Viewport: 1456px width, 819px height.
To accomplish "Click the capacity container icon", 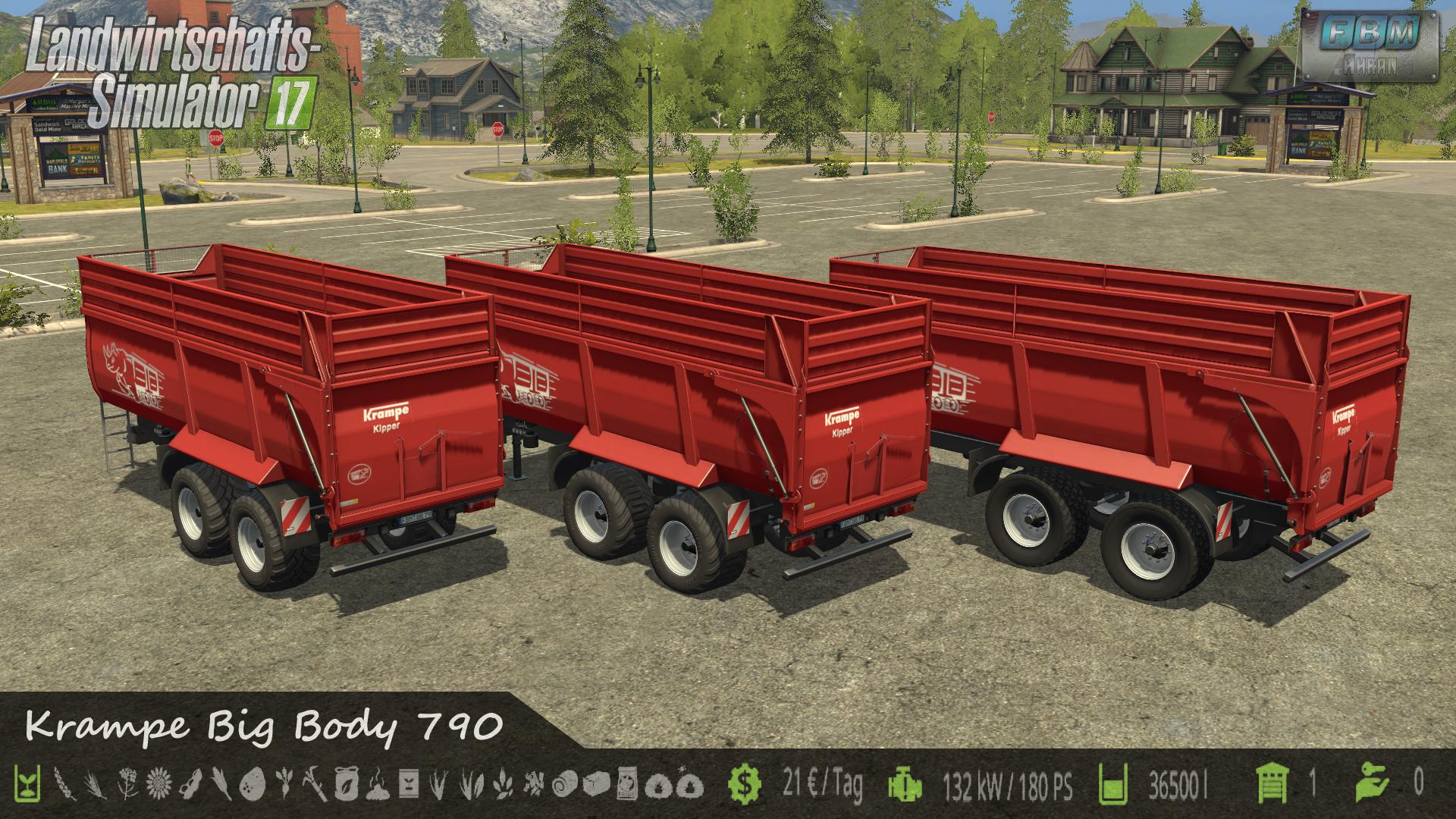I will pyautogui.click(x=1114, y=783).
